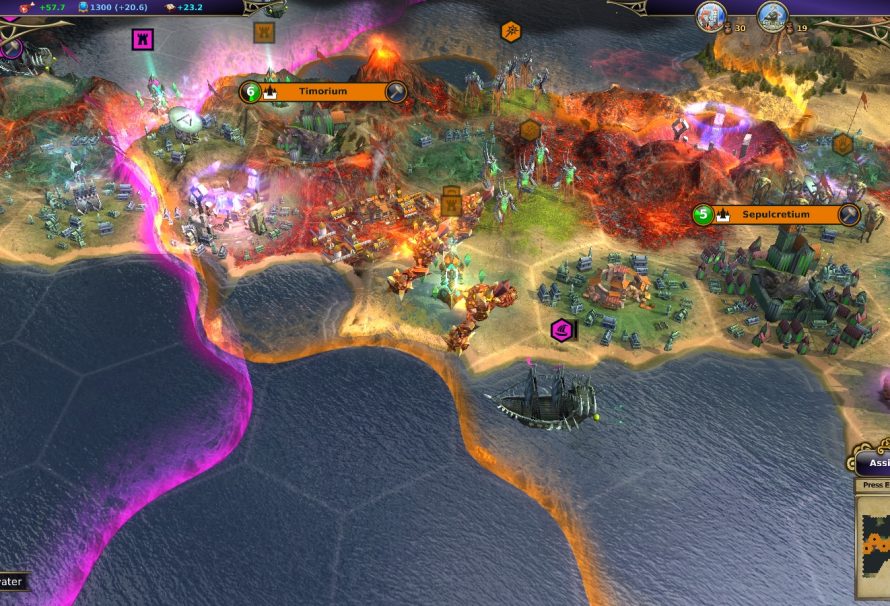Click the Assign button above the minimap
The image size is (890, 606).
876,463
